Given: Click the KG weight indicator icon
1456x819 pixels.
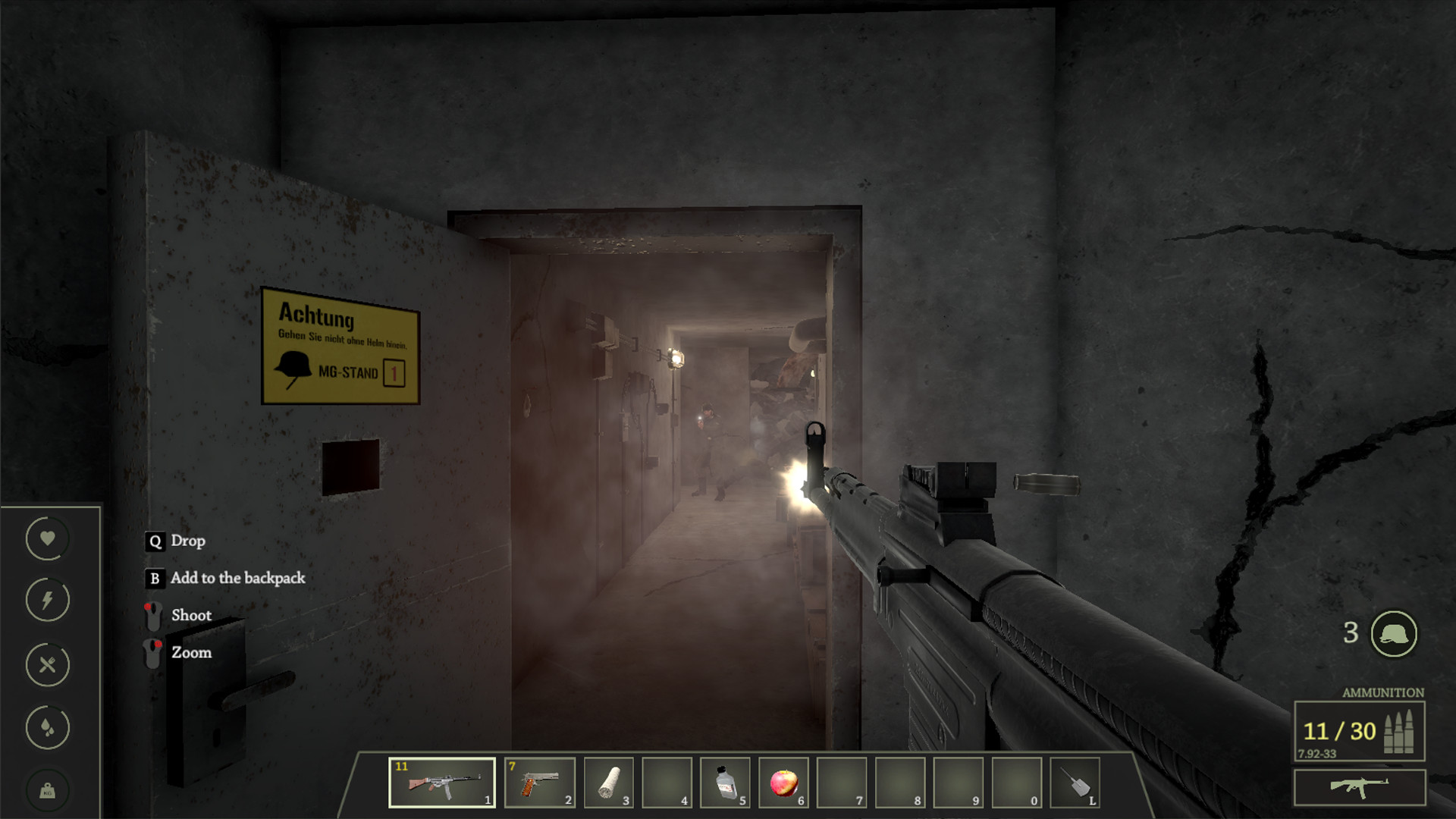Looking at the screenshot, I should tap(47, 790).
